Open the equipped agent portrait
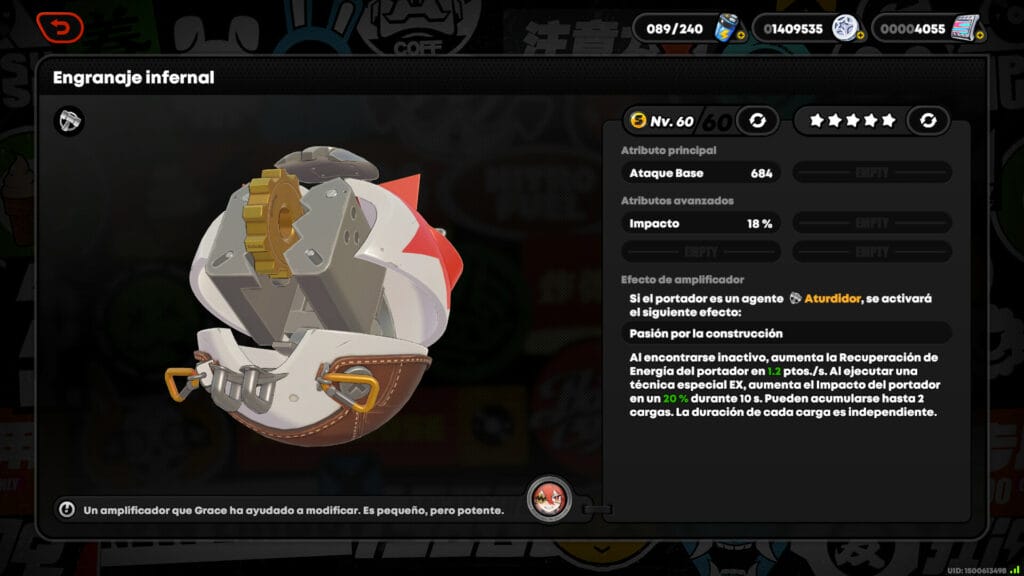The height and width of the screenshot is (576, 1024). pos(550,498)
